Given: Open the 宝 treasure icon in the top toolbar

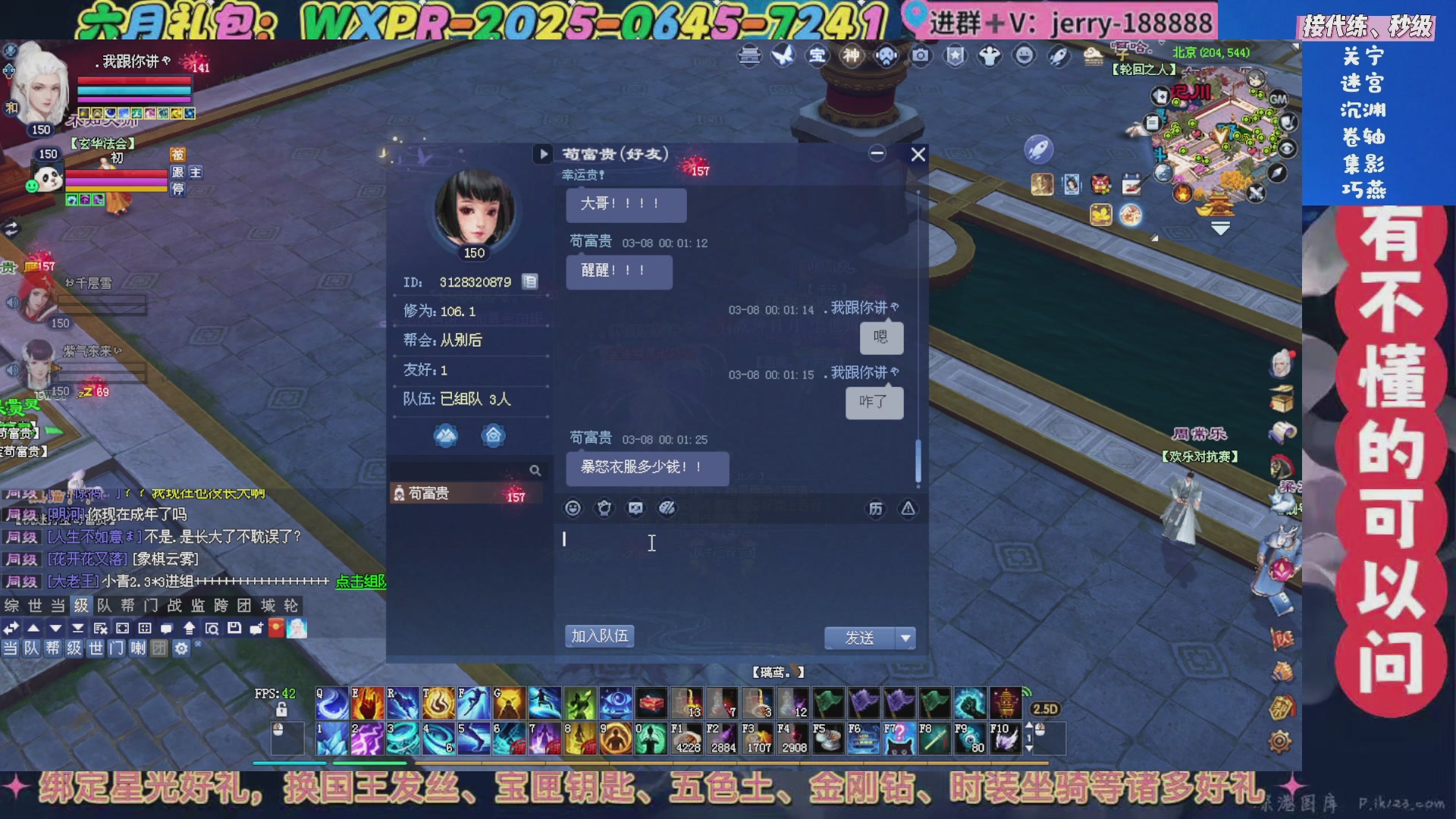Looking at the screenshot, I should (x=816, y=55).
